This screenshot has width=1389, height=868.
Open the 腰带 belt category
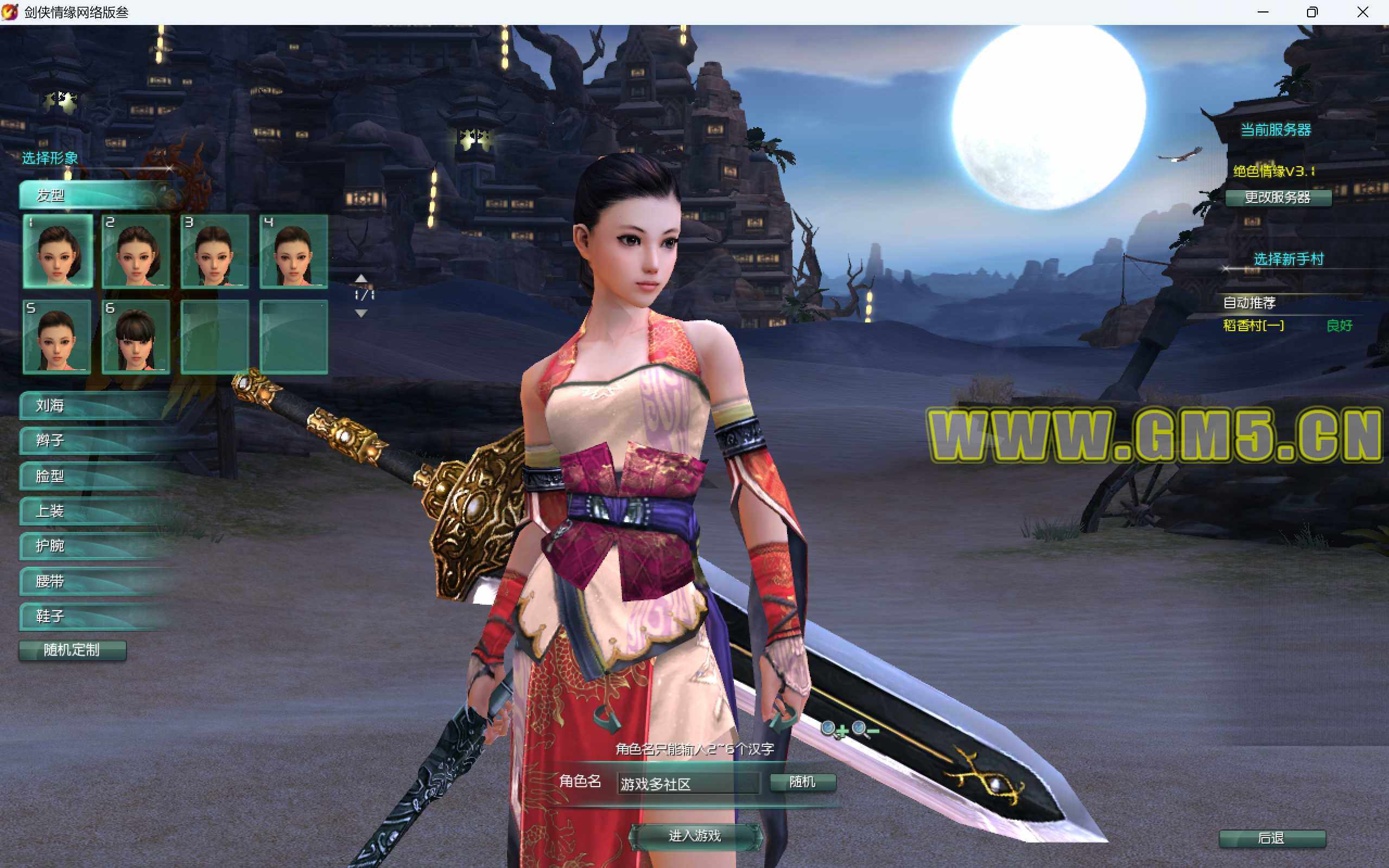coord(92,581)
